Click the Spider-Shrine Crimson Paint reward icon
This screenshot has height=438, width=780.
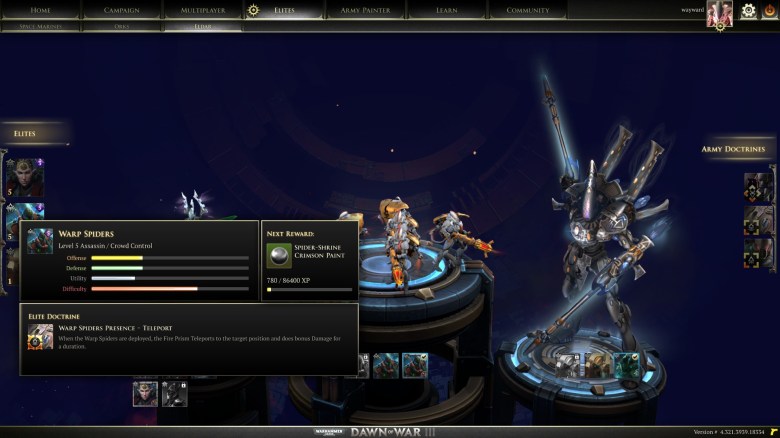click(x=279, y=255)
